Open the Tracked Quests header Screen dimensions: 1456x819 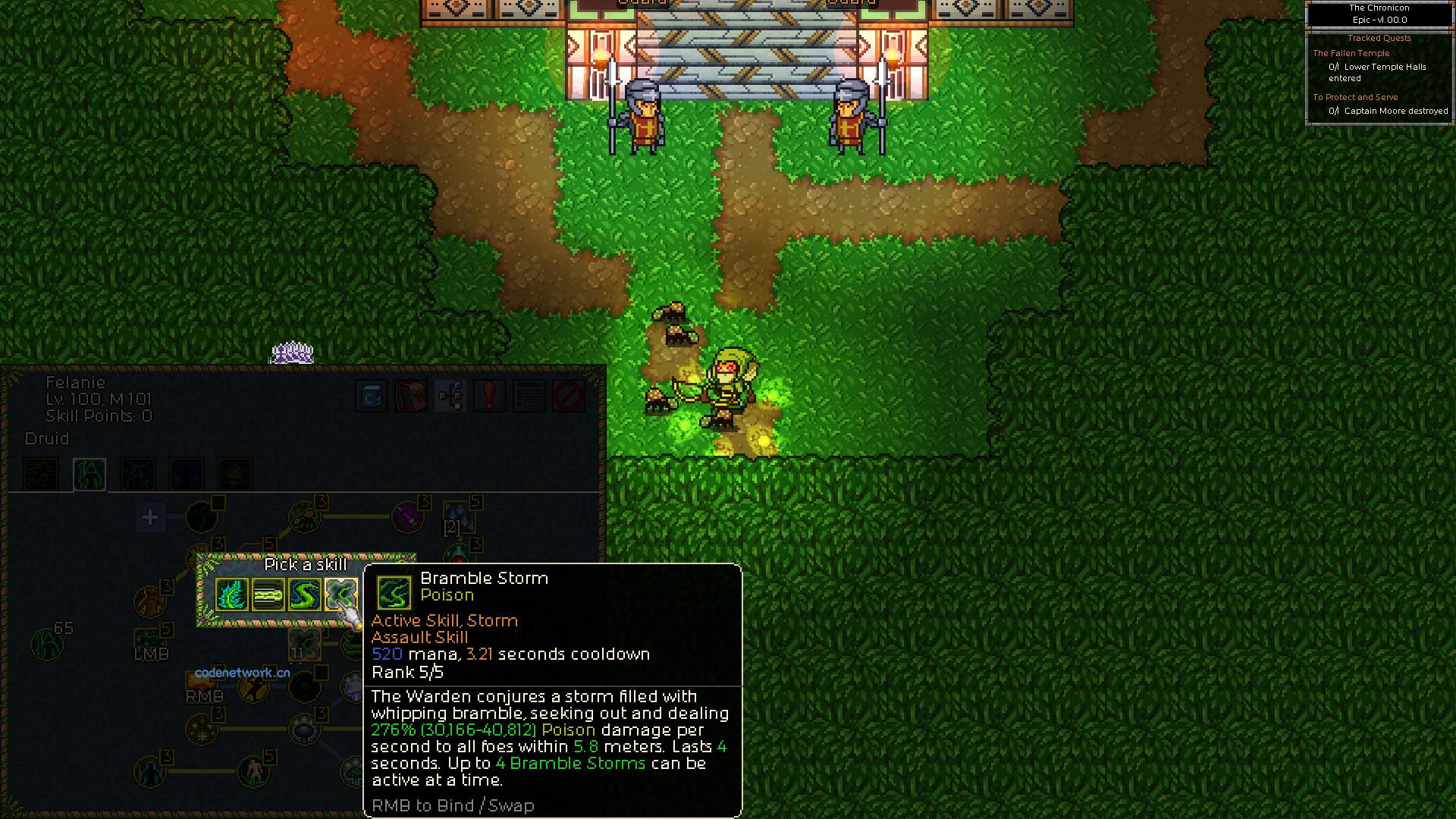(x=1380, y=38)
